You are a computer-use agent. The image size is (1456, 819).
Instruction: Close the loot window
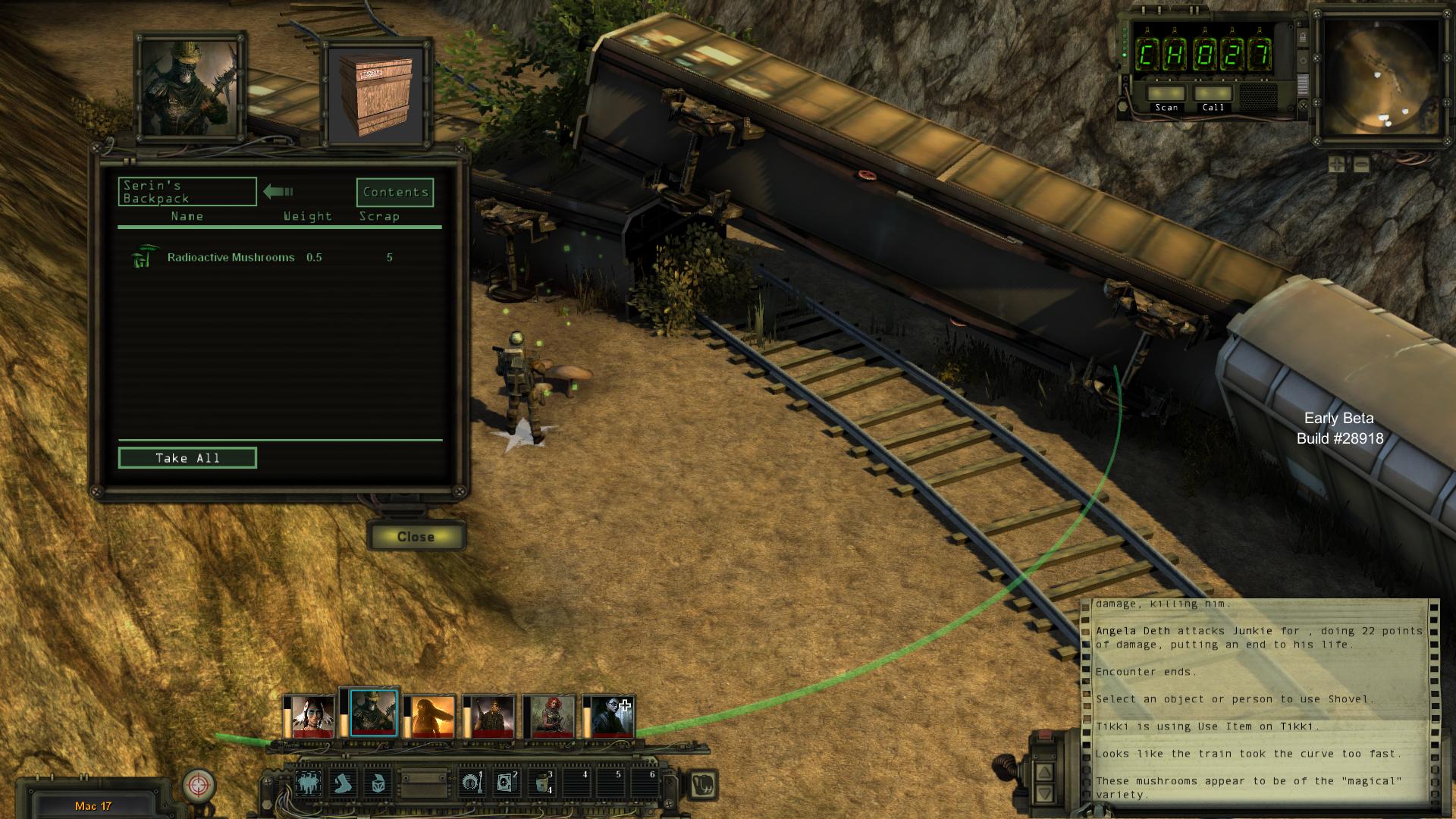(416, 537)
